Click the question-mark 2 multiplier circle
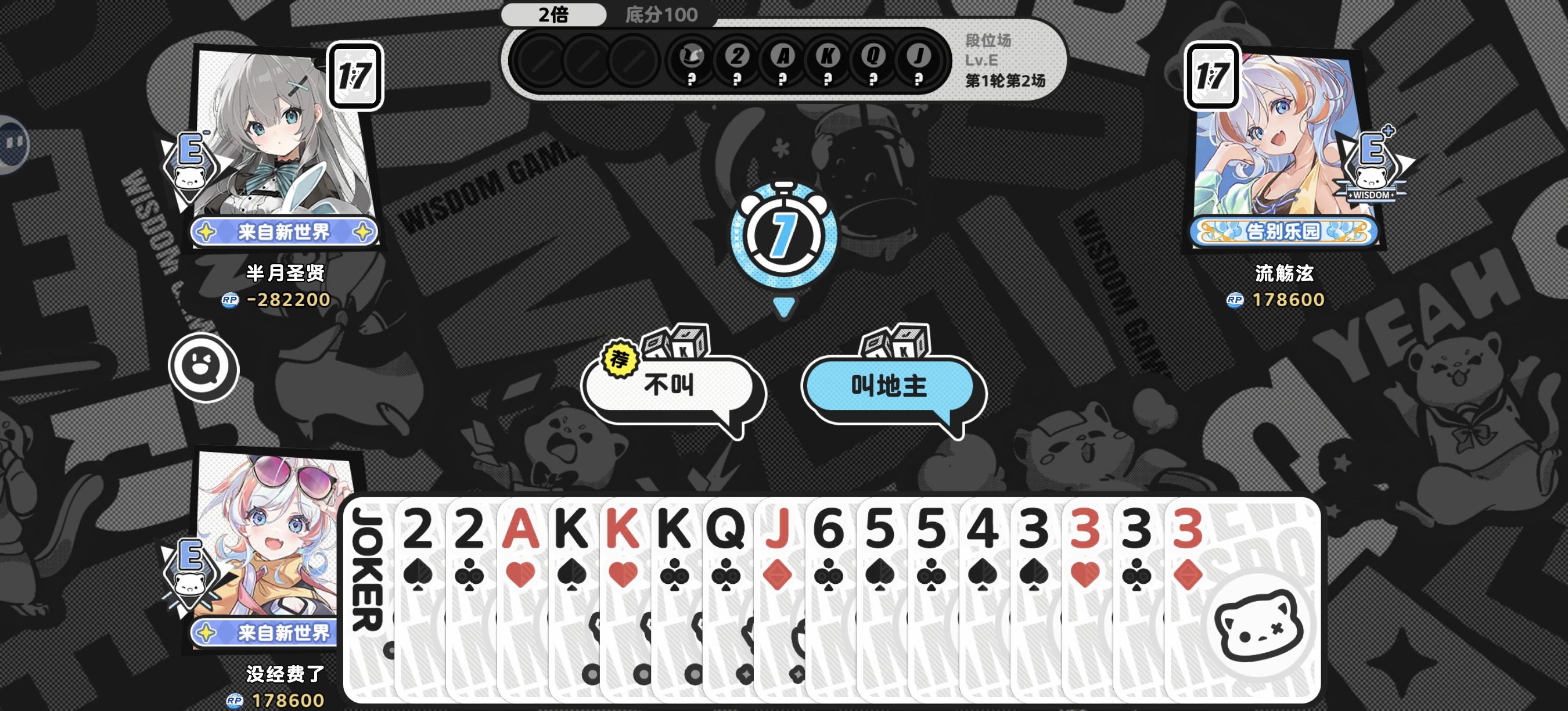Image resolution: width=1568 pixels, height=711 pixels. (x=738, y=60)
